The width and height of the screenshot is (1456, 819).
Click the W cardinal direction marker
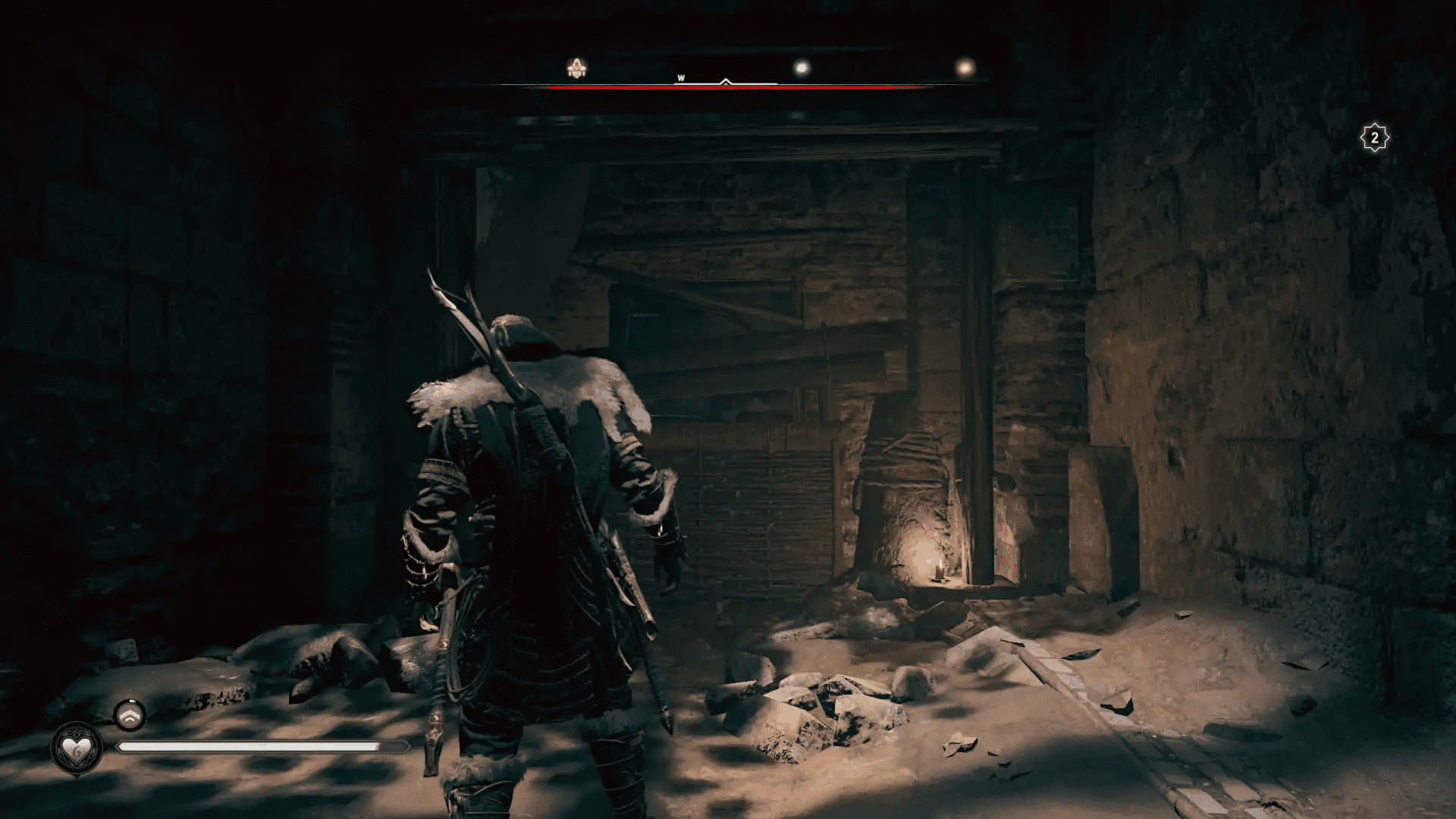(x=681, y=77)
